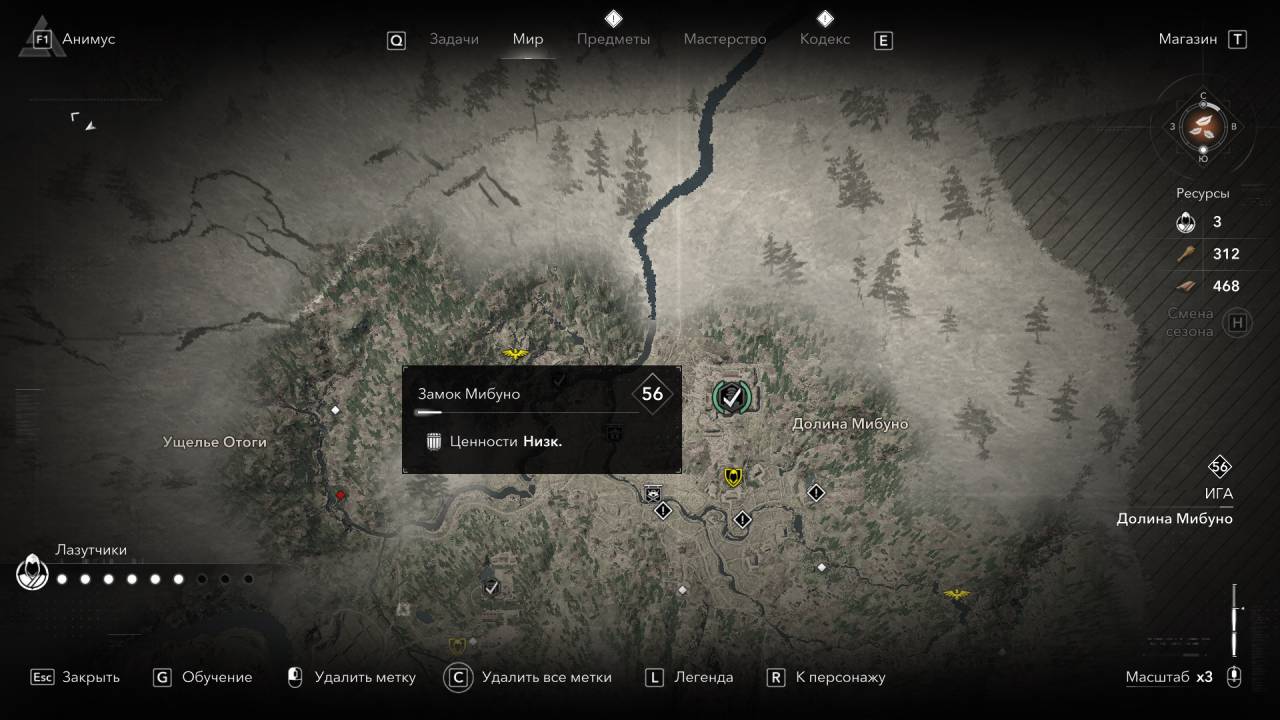The width and height of the screenshot is (1280, 720).
Task: Select the Мир tab
Action: click(528, 39)
